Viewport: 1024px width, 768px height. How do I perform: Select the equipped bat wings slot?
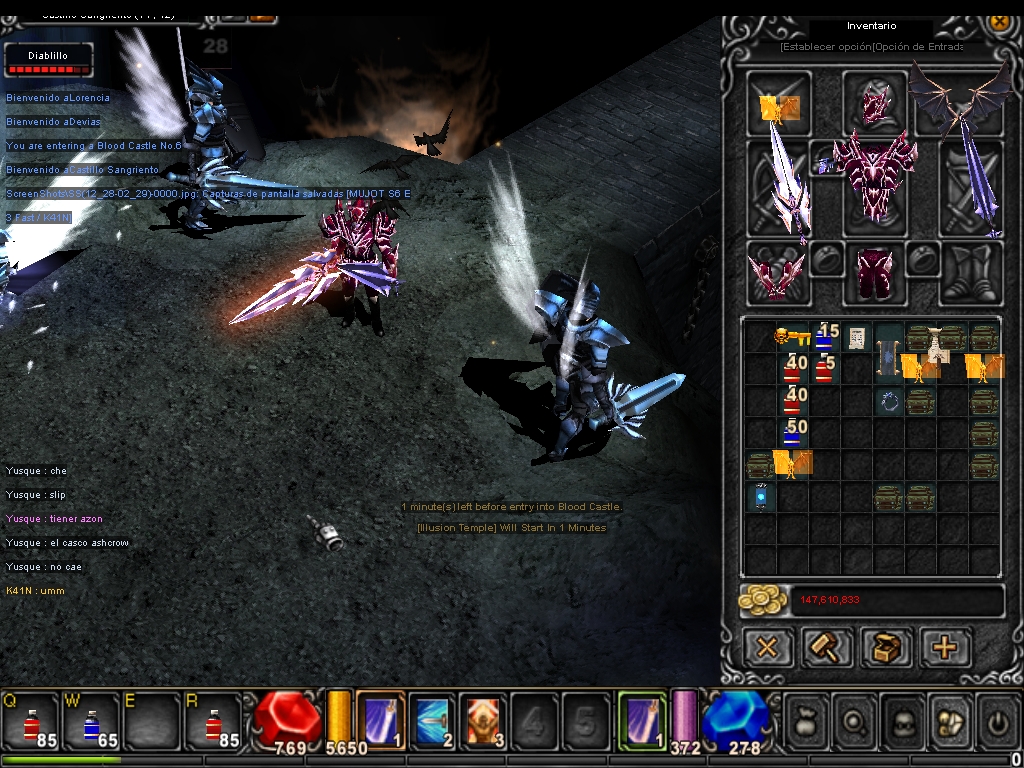959,103
